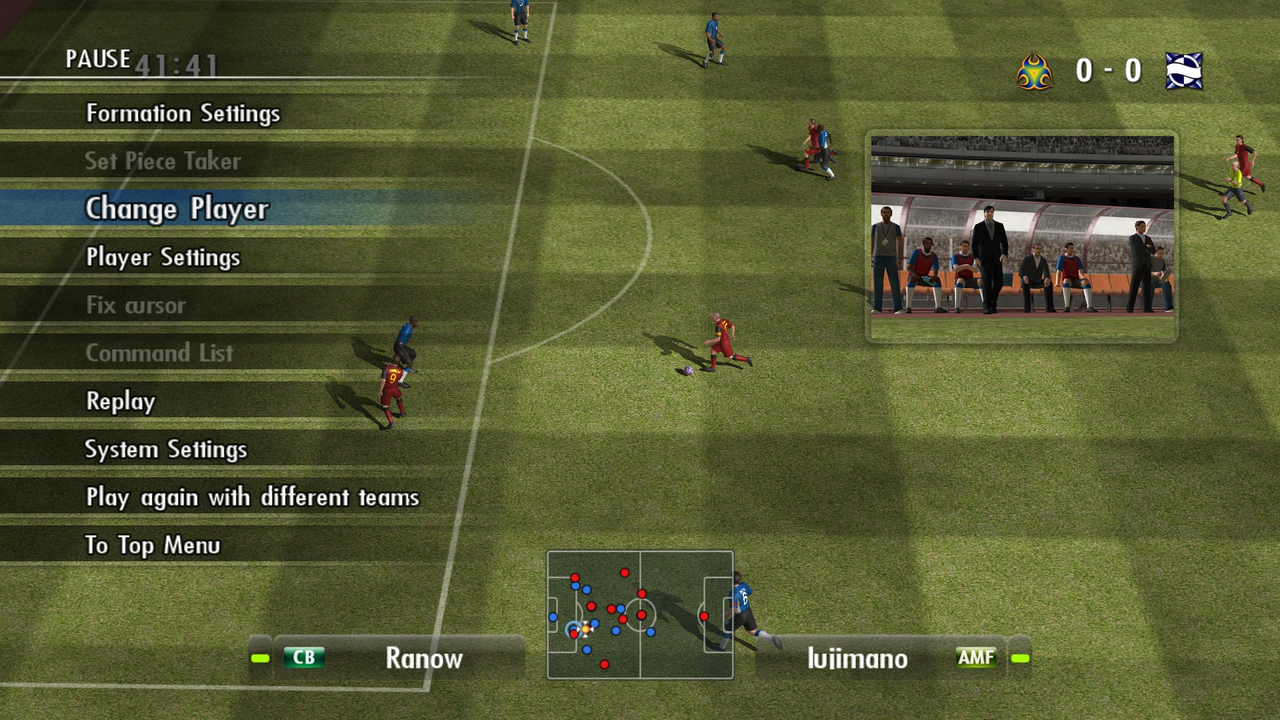Select Change Player from the pause menu
The image size is (1280, 720).
[176, 209]
